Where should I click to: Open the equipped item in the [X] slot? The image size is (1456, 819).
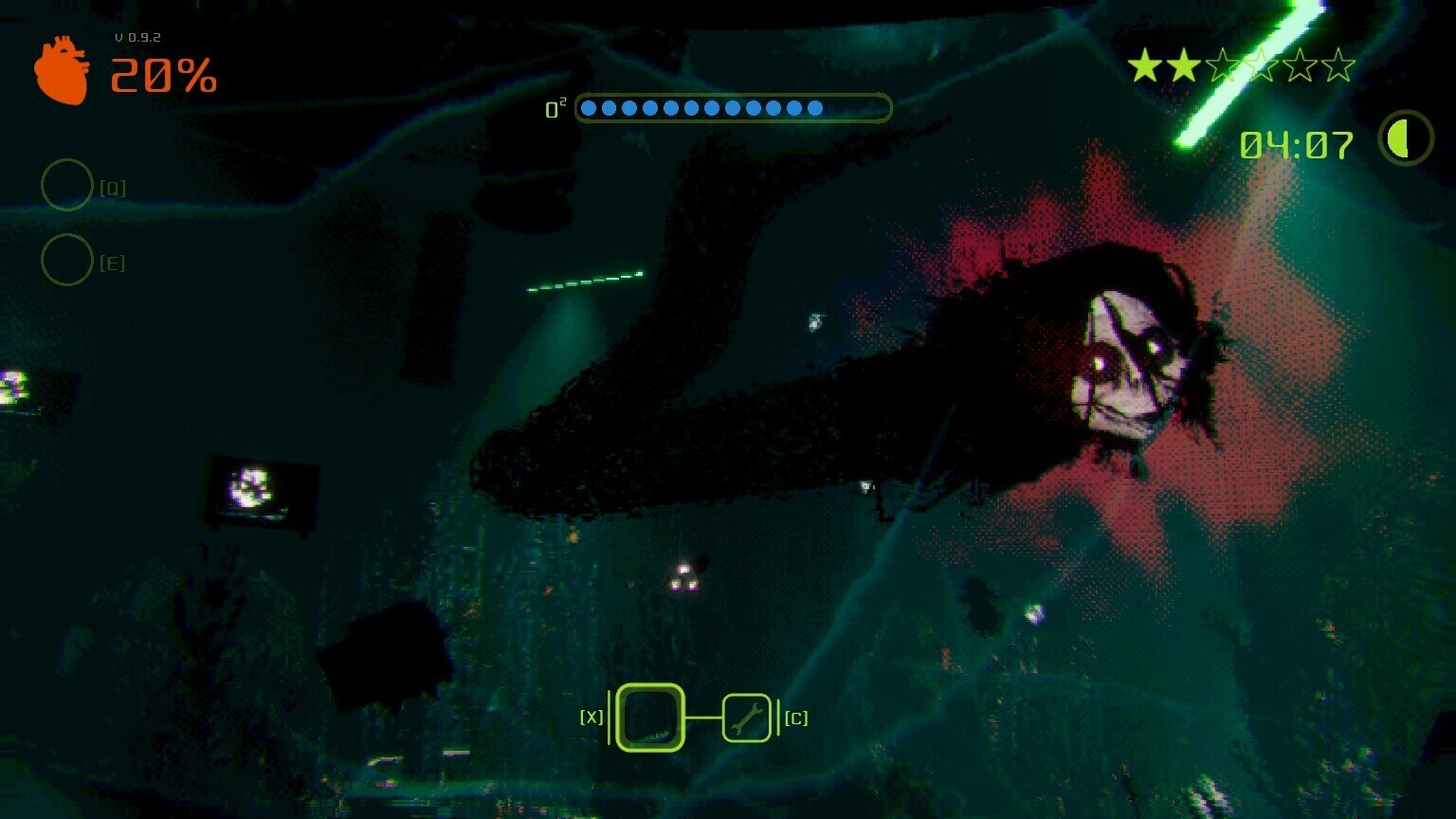[649, 718]
